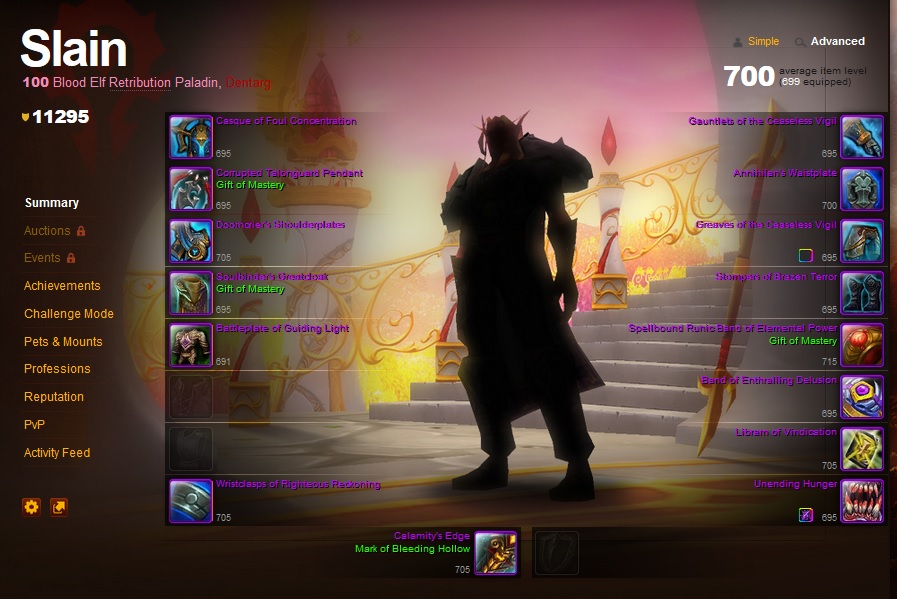This screenshot has width=897, height=599.
Task: Open Calamity's Edge weapon icon
Action: click(x=495, y=553)
